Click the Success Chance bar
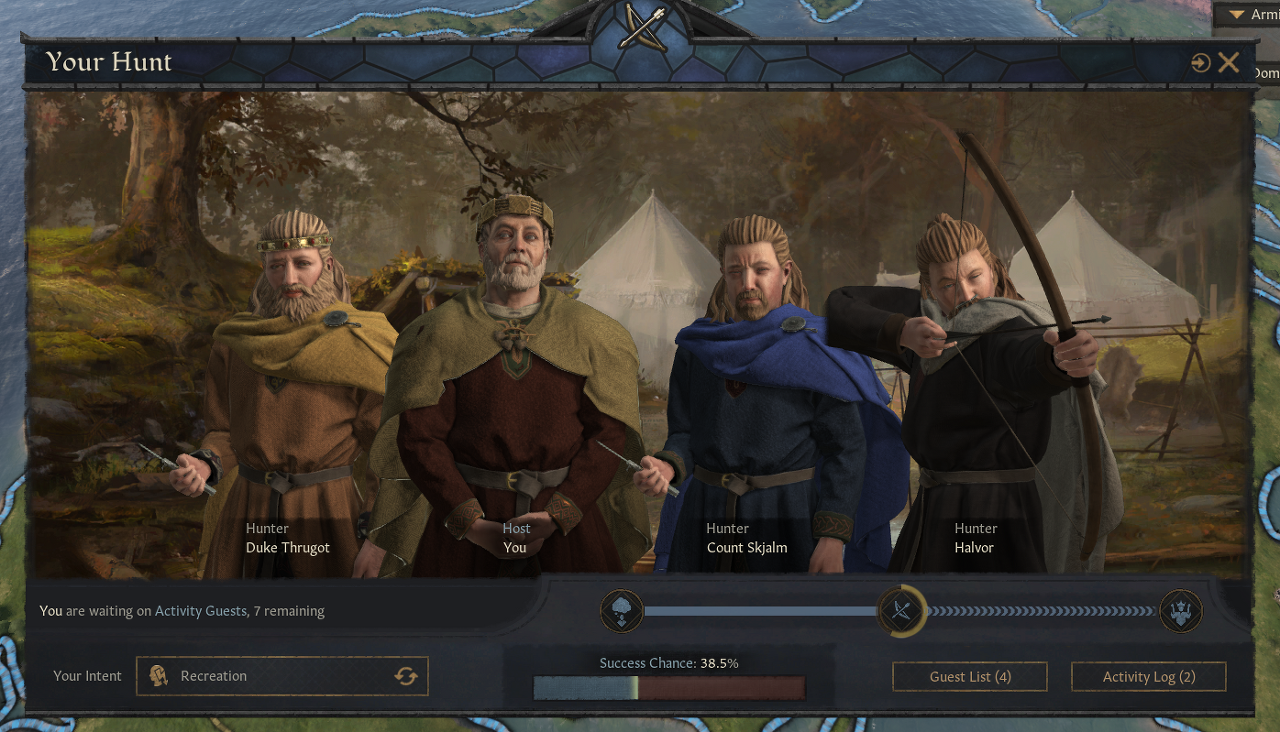The width and height of the screenshot is (1280, 732). 669,688
